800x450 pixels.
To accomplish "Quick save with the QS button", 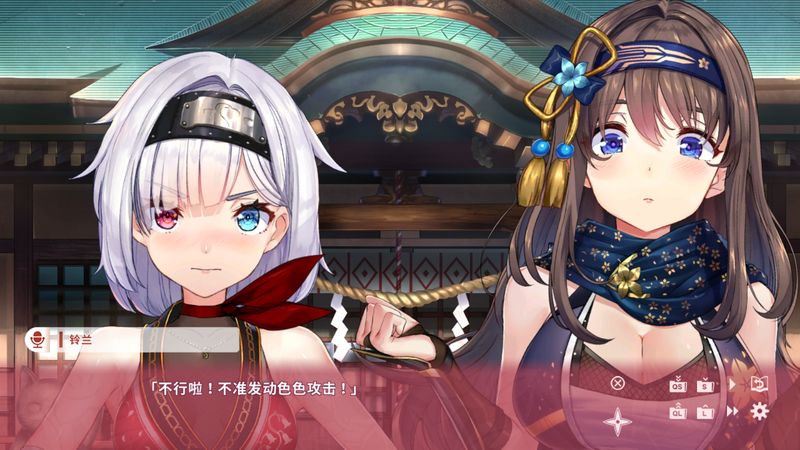I will point(677,384).
